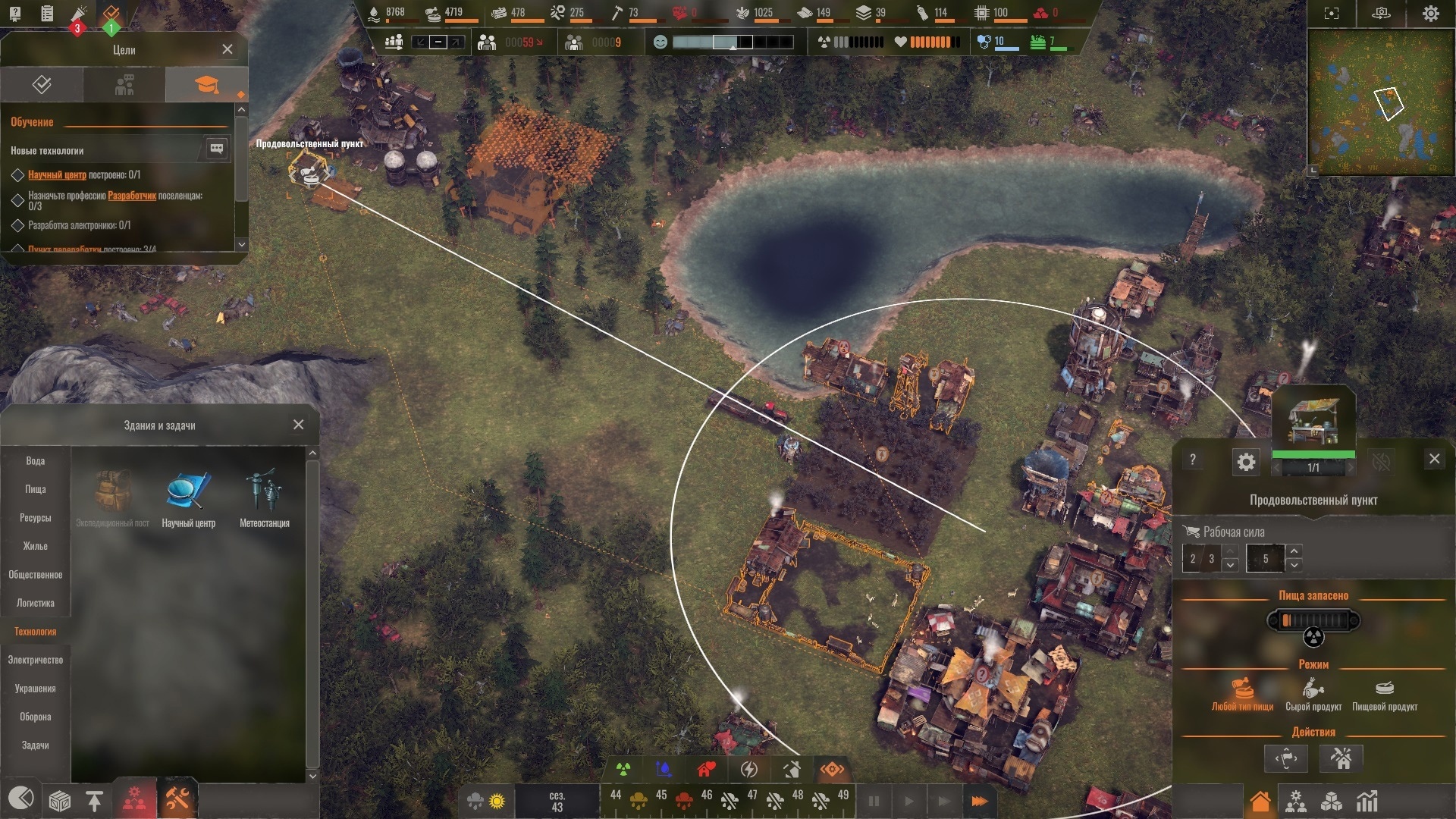Set mode to Сырой продукт

1313,695
